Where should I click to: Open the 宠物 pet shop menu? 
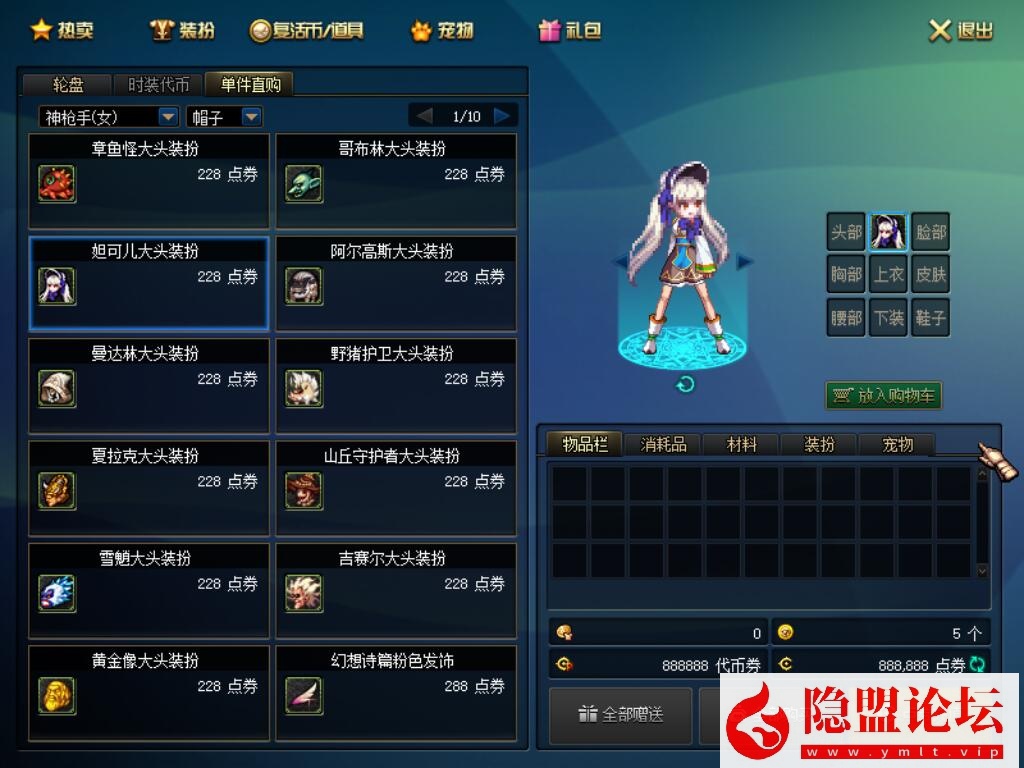(x=442, y=30)
